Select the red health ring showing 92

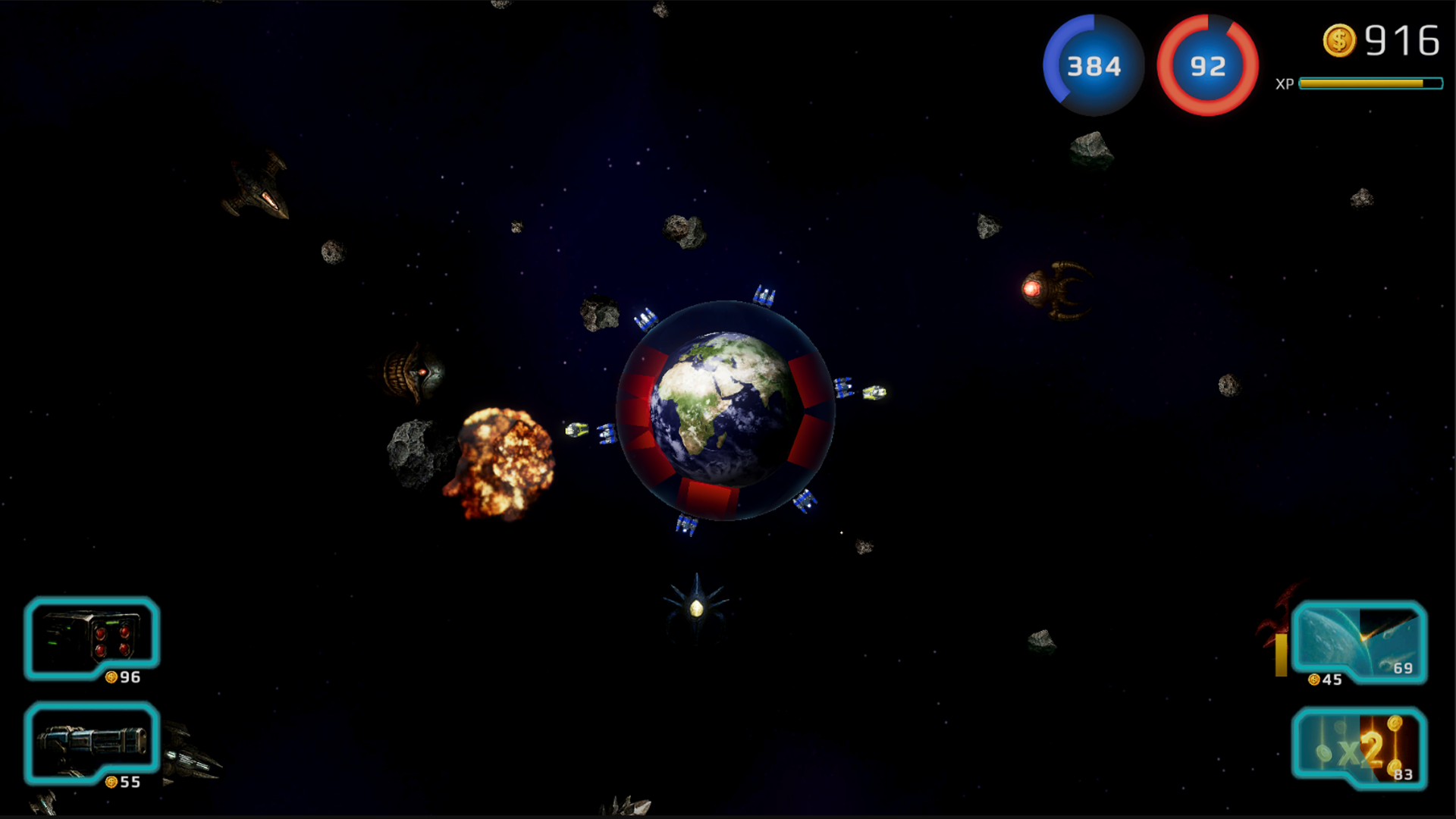pyautogui.click(x=1207, y=66)
